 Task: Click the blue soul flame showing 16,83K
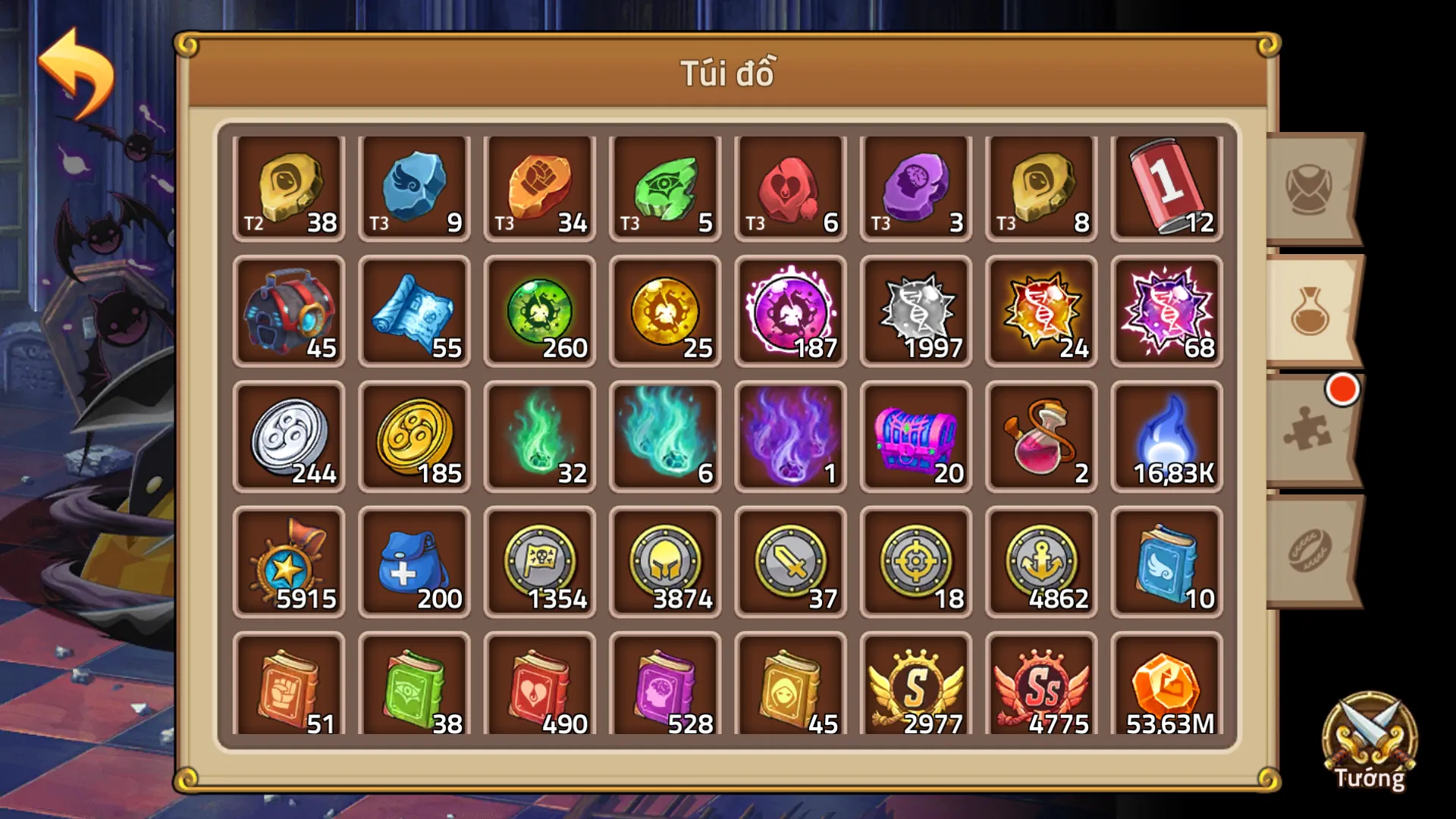coord(1165,438)
